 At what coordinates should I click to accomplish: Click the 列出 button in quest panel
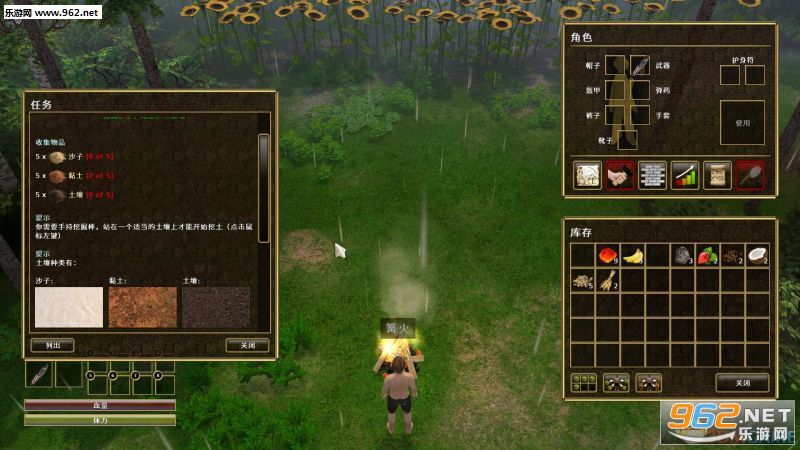coord(53,345)
